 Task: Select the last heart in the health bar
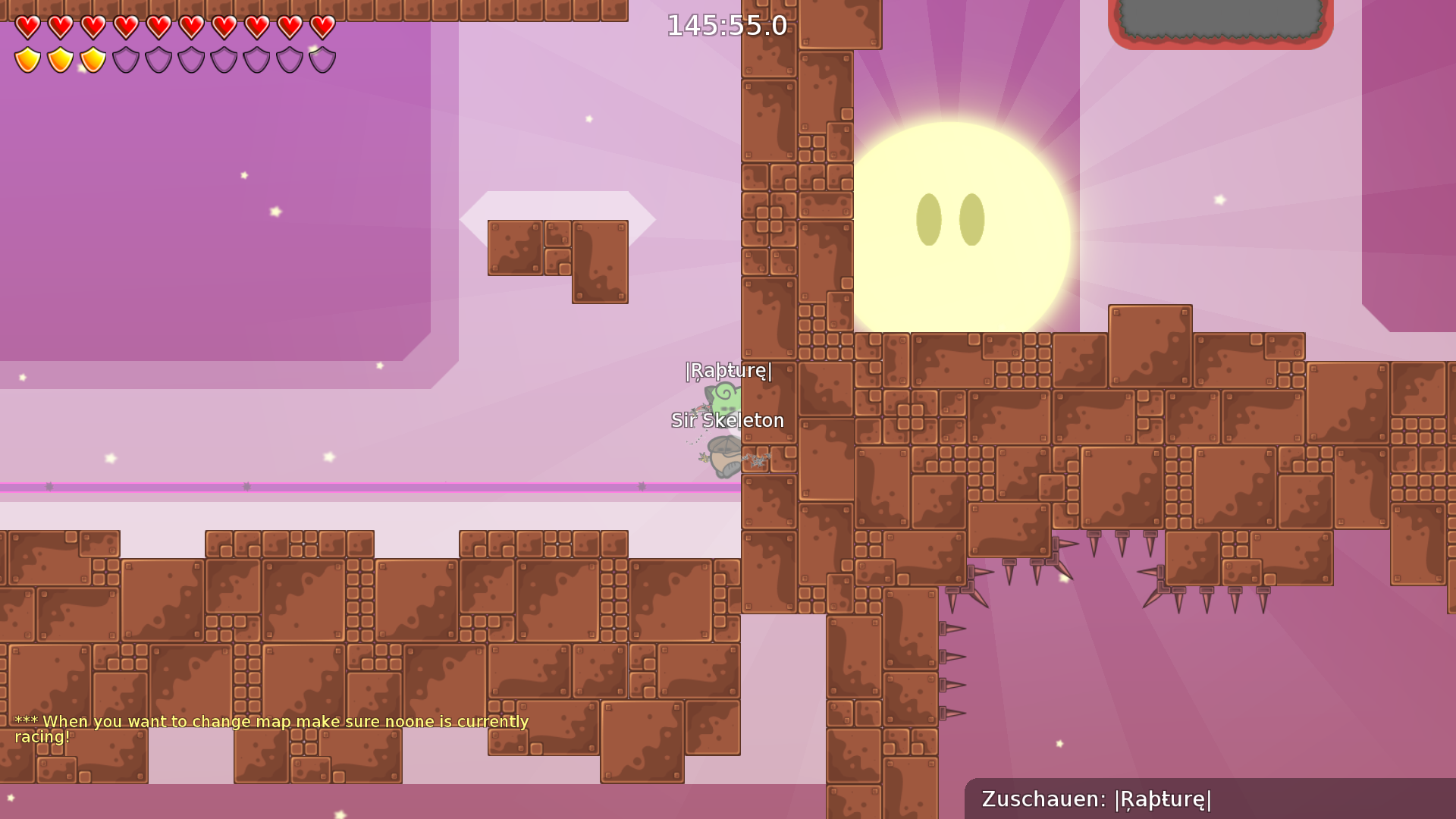pyautogui.click(x=322, y=27)
